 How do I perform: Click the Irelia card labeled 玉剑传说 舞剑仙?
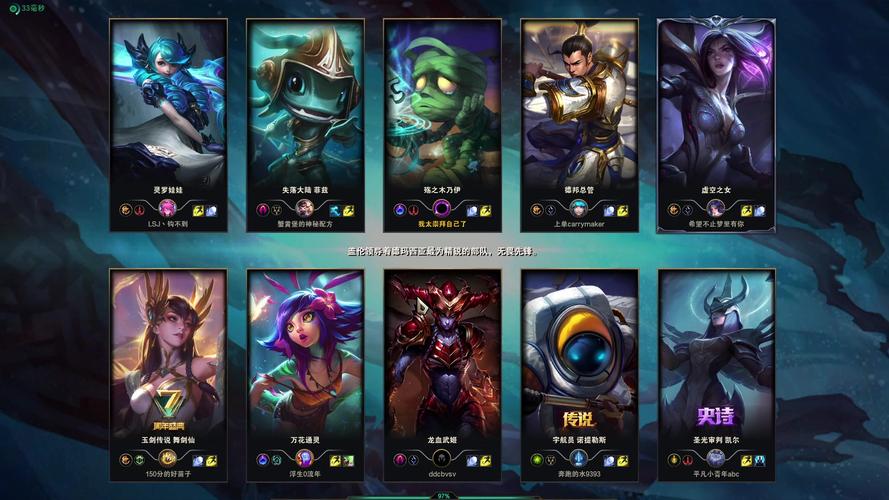pyautogui.click(x=168, y=350)
